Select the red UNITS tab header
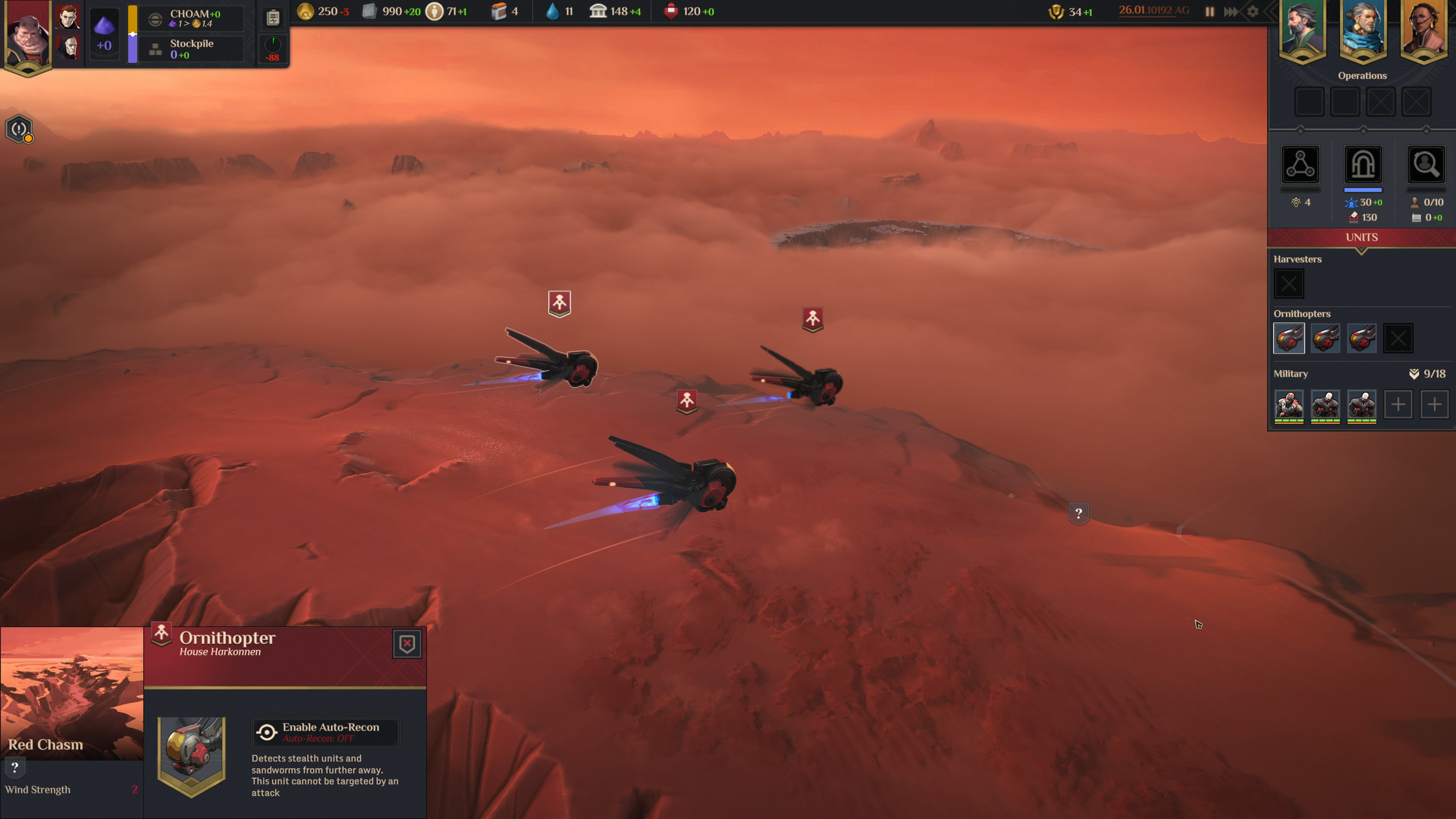The image size is (1456, 819). click(x=1361, y=237)
